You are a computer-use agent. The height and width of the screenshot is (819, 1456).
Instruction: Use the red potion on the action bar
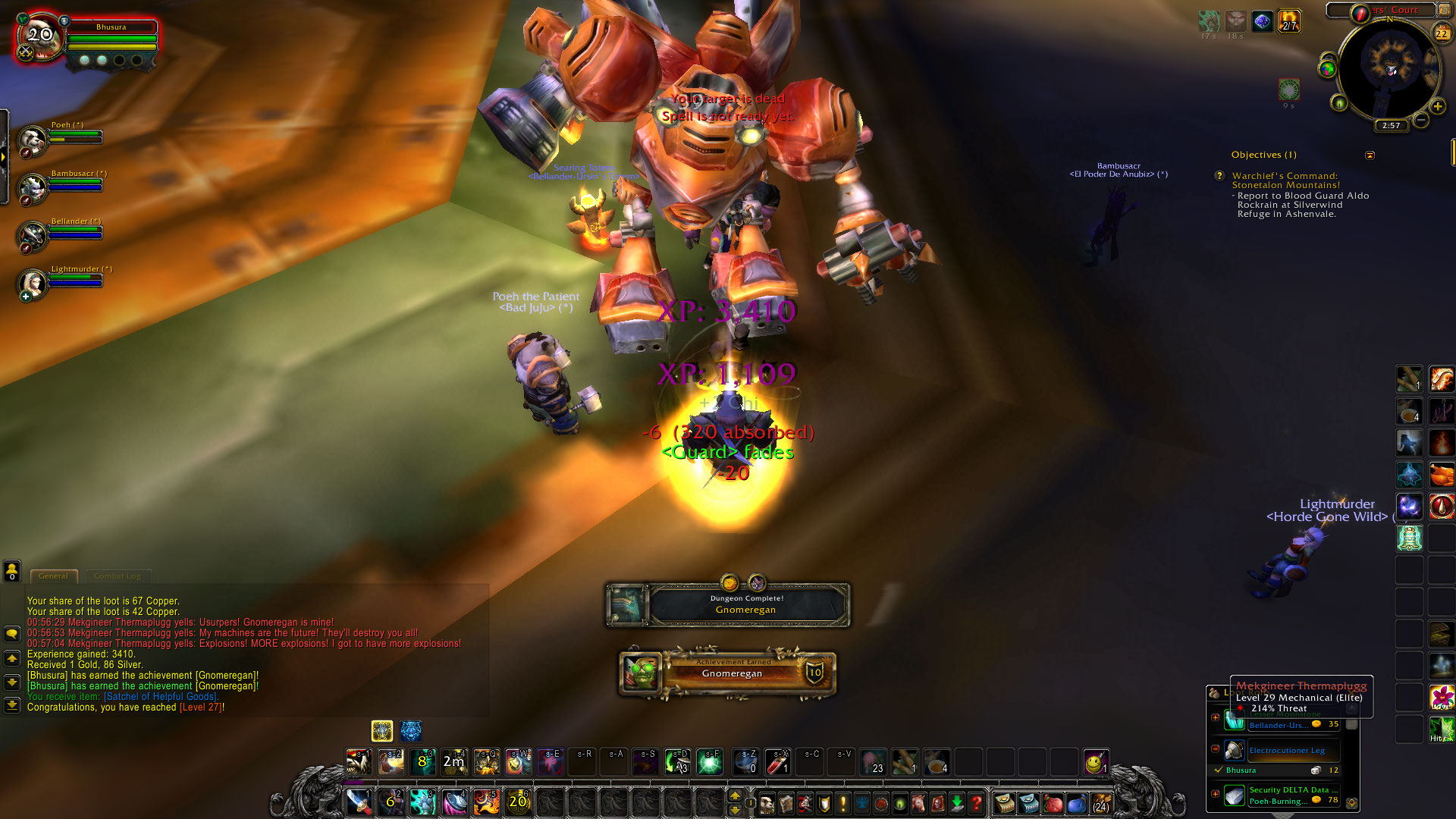pos(777,762)
